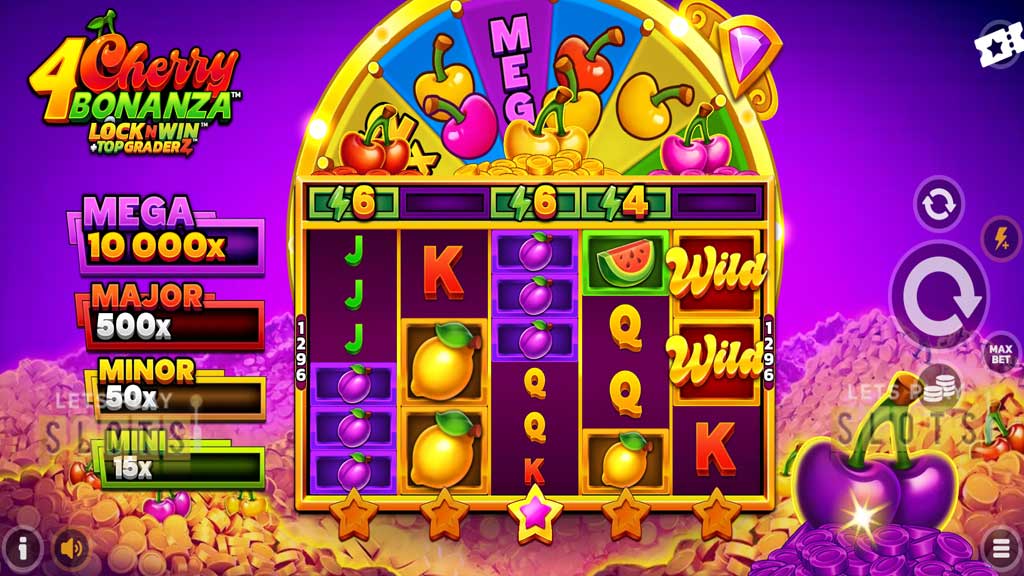Open the autoplay options
Screen dimensions: 1024x576
pyautogui.click(x=939, y=204)
